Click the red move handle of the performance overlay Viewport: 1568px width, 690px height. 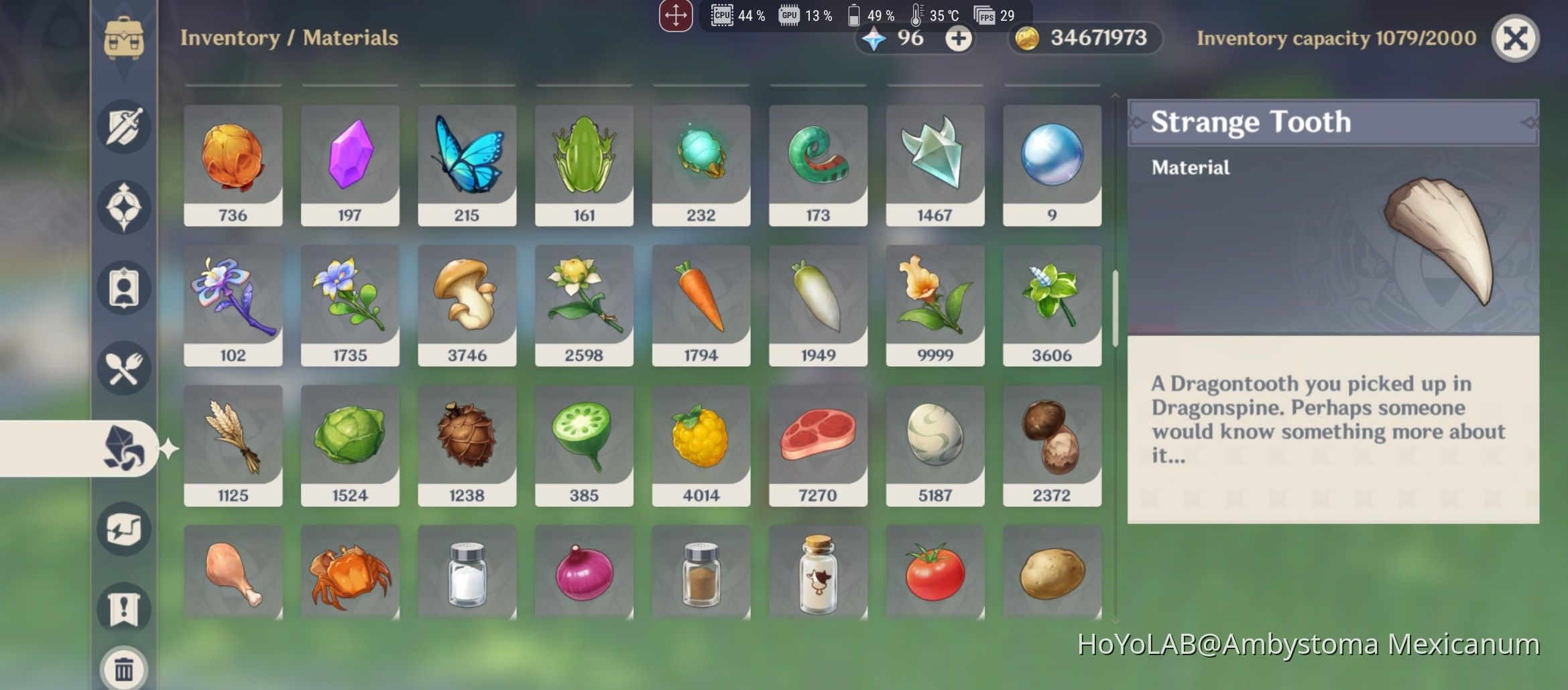pyautogui.click(x=676, y=14)
